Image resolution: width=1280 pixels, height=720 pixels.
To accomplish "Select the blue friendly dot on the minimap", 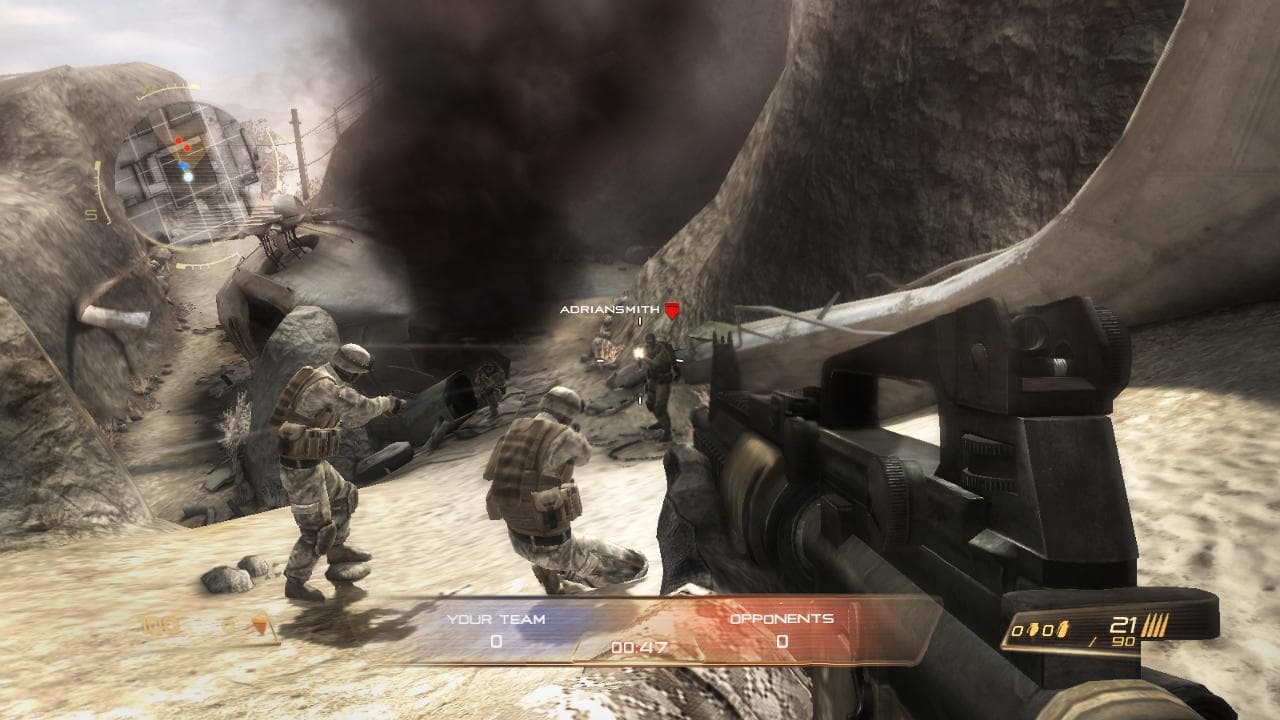I will (184, 164).
